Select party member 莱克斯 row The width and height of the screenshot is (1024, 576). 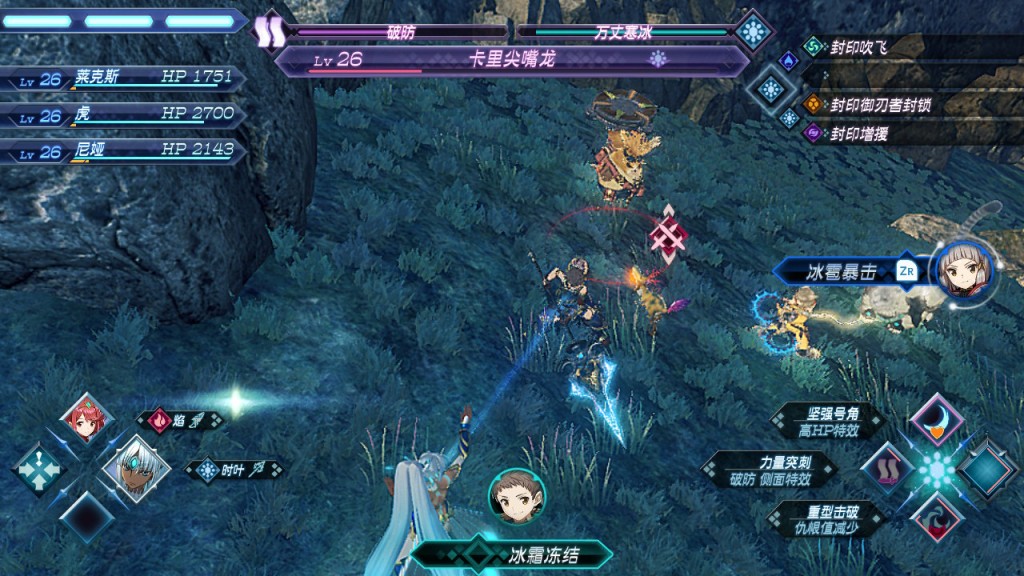(120, 78)
